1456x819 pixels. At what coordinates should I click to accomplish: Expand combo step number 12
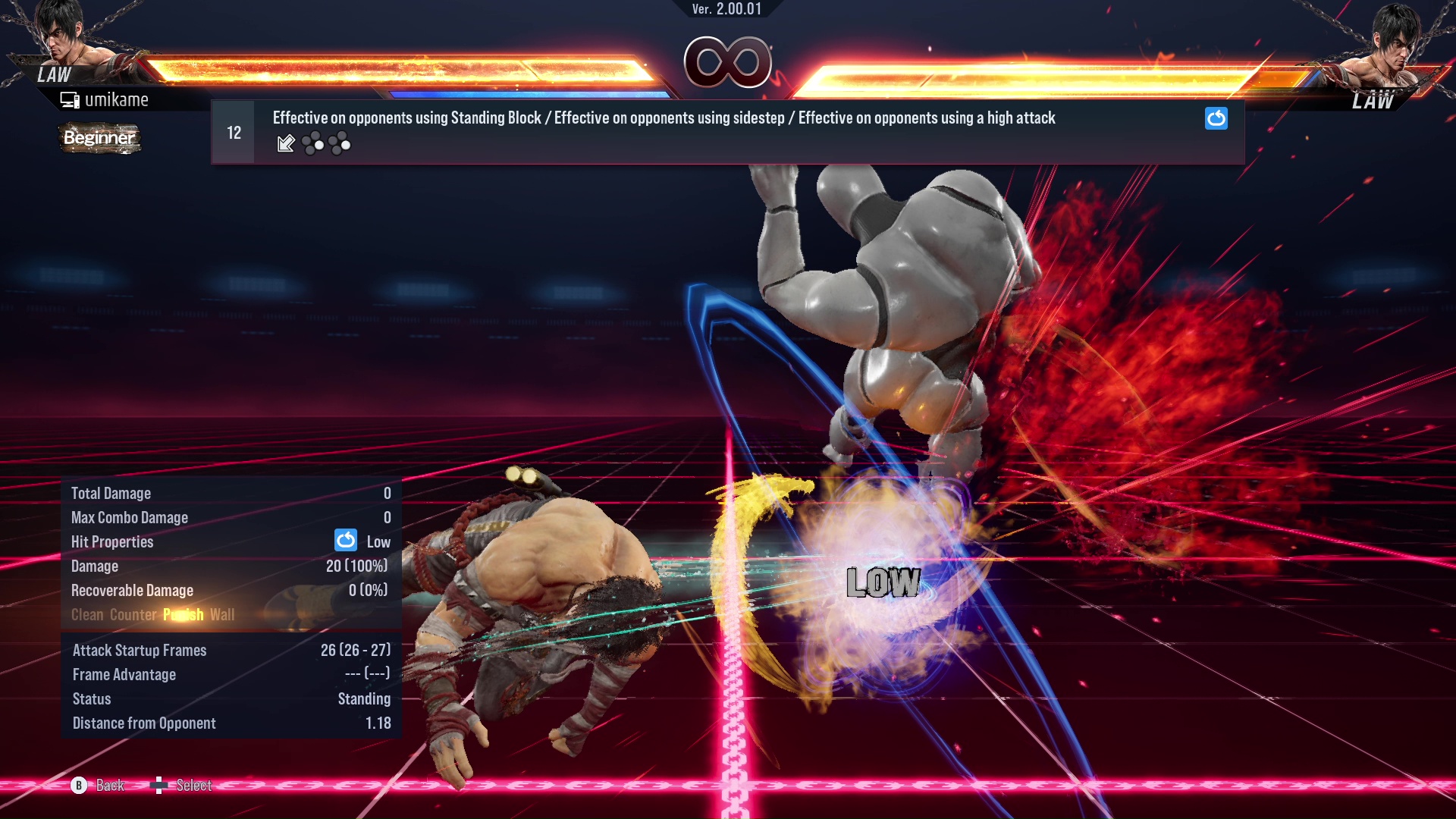click(233, 131)
